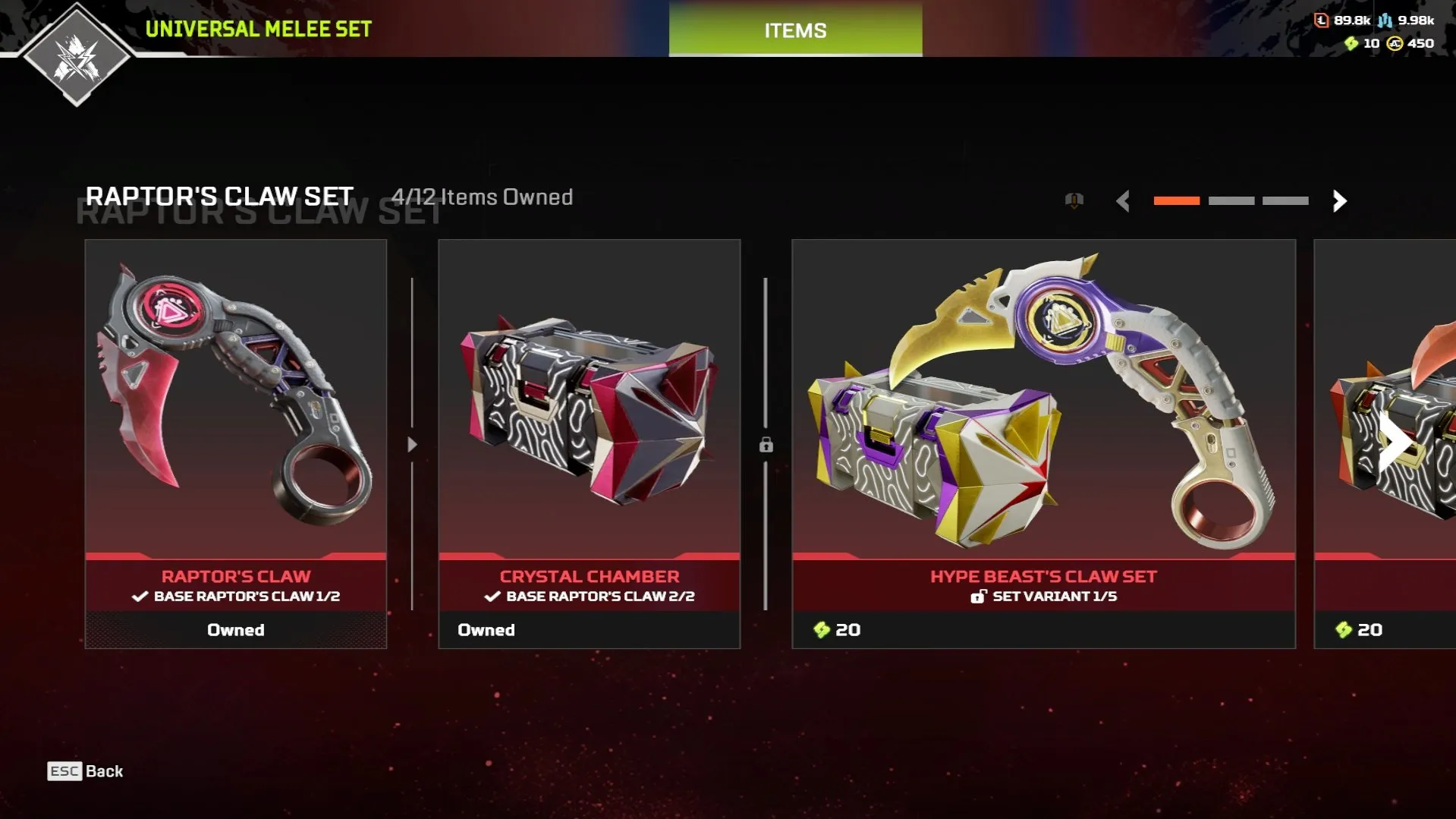Switch to the ITEMS tab
This screenshot has height=819, width=1456.
[794, 30]
